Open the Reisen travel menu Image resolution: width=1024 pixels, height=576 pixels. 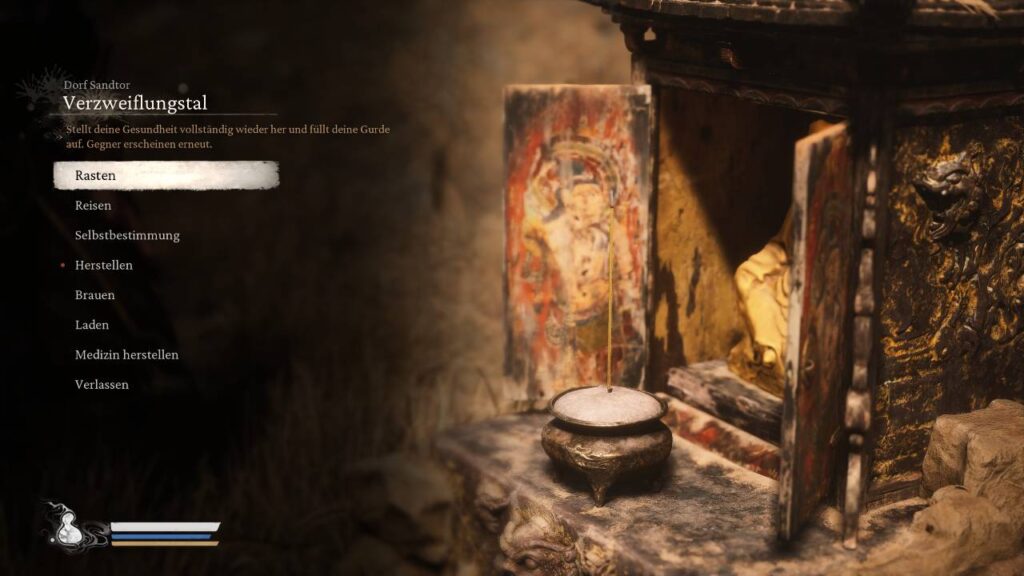(x=93, y=206)
